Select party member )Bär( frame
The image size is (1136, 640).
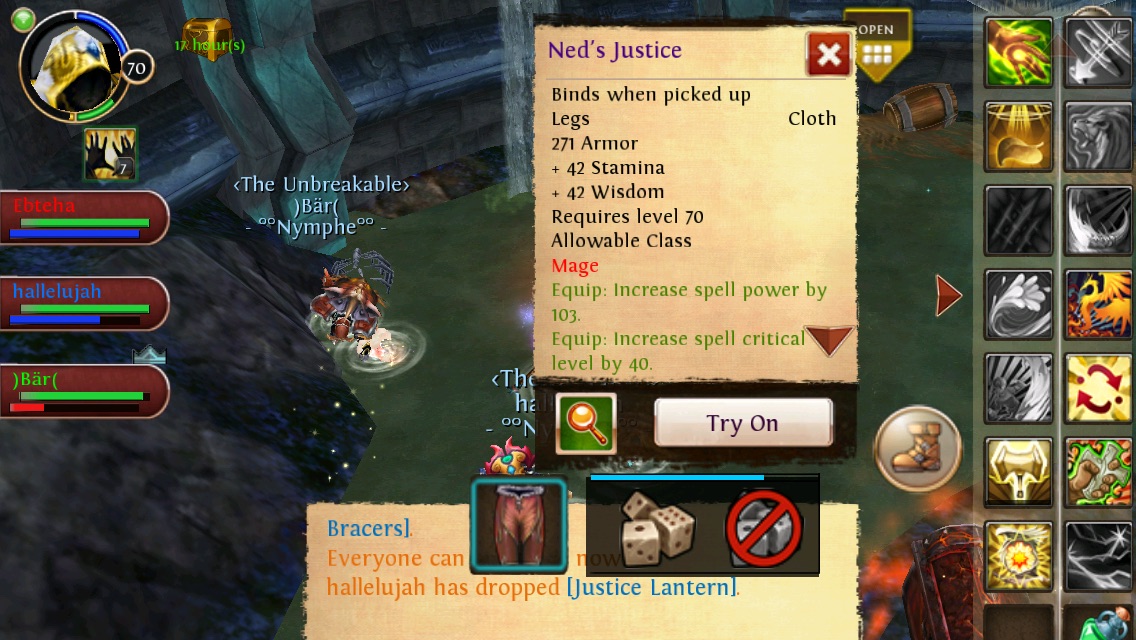pos(84,391)
